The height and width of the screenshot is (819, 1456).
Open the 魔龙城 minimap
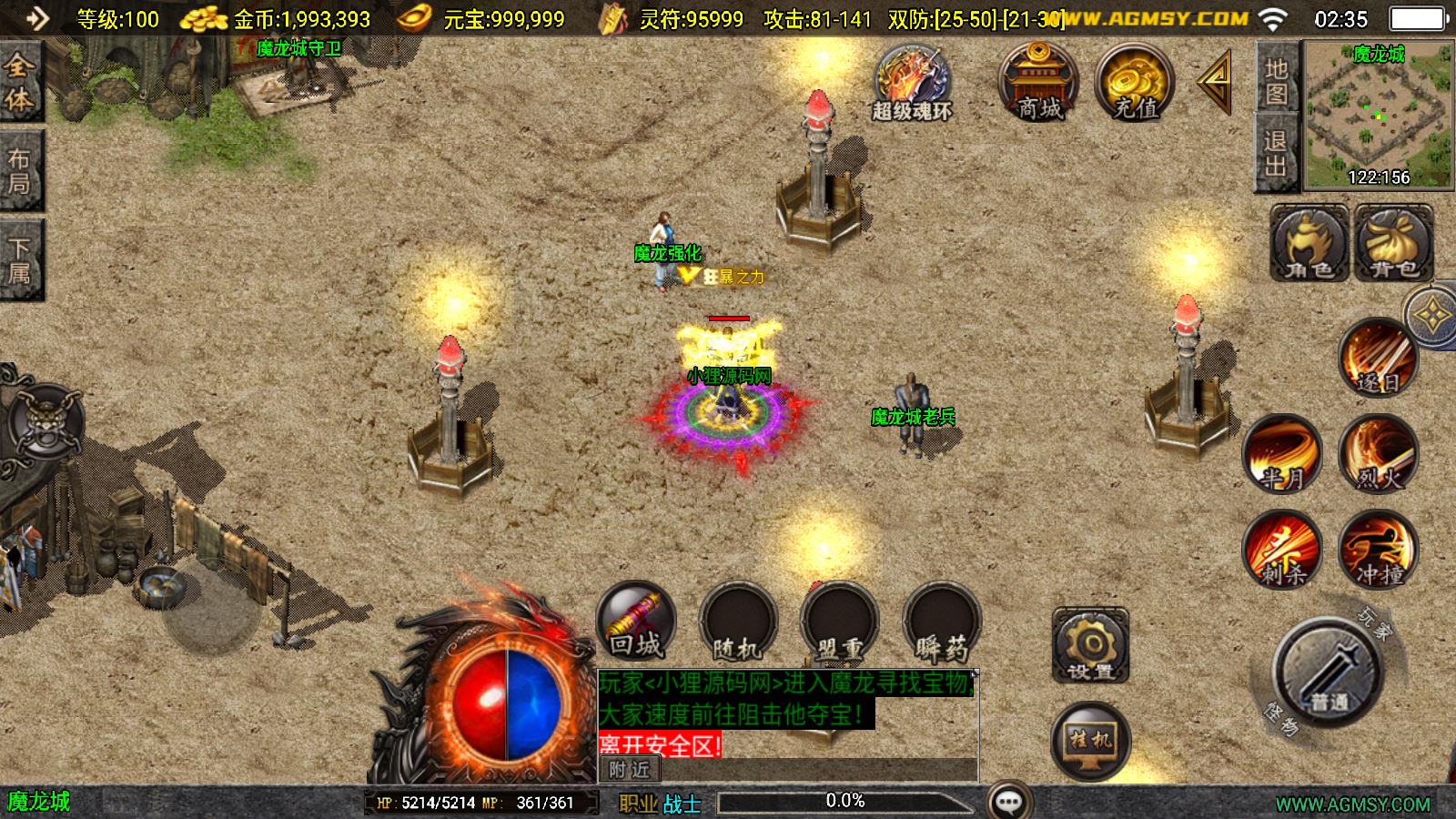coord(1379,116)
